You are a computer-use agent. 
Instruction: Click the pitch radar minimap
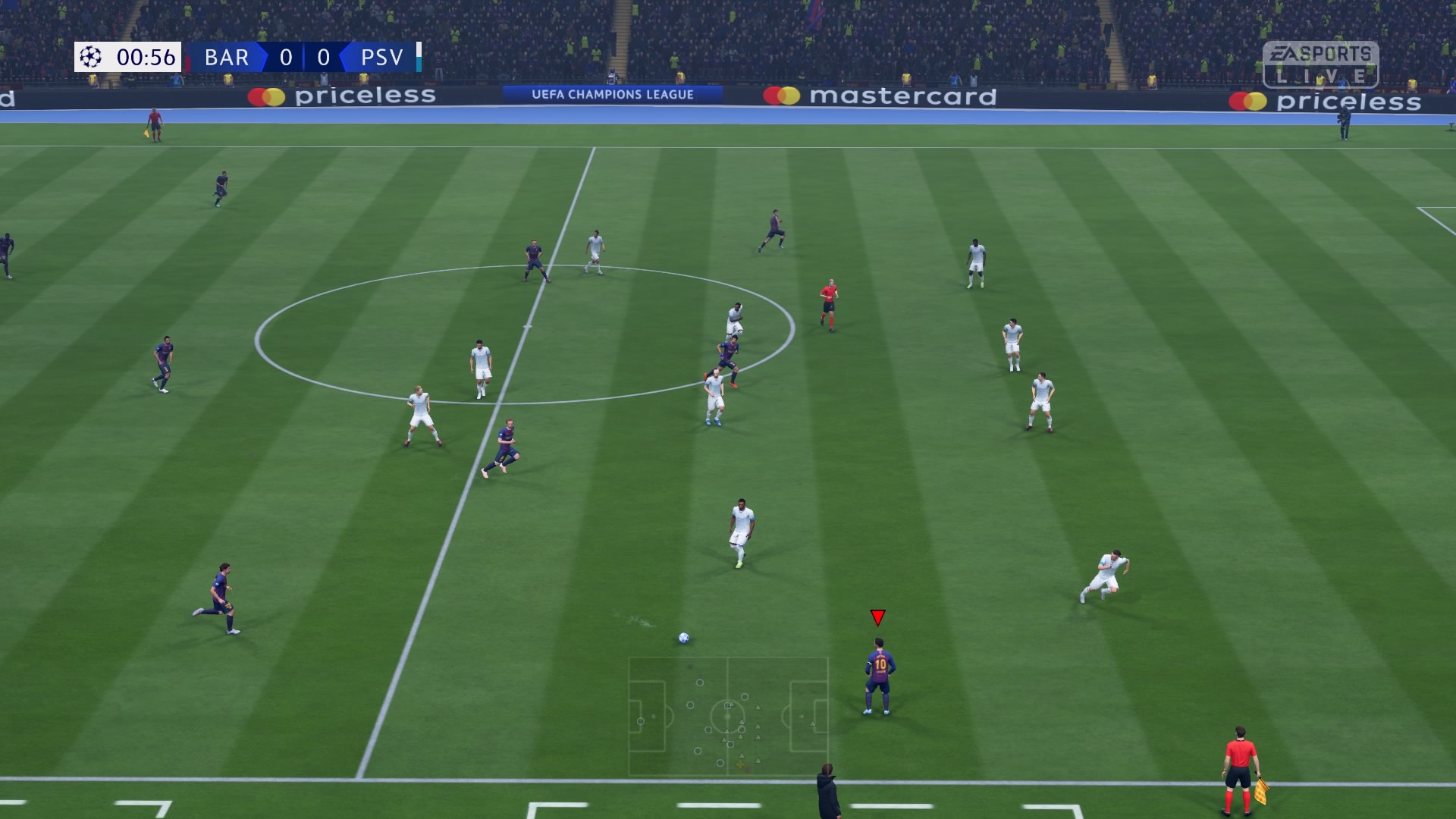(728, 716)
